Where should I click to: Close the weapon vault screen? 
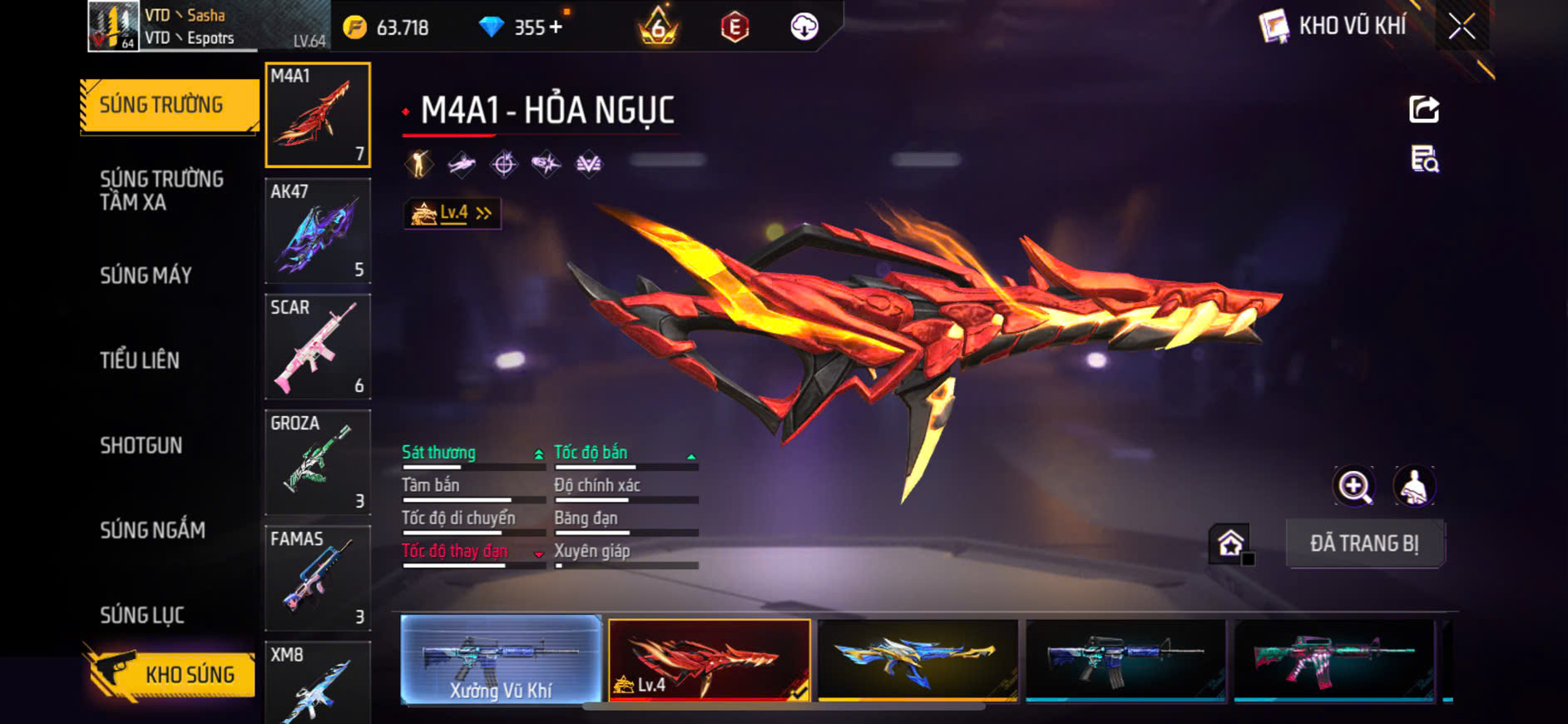1462,27
